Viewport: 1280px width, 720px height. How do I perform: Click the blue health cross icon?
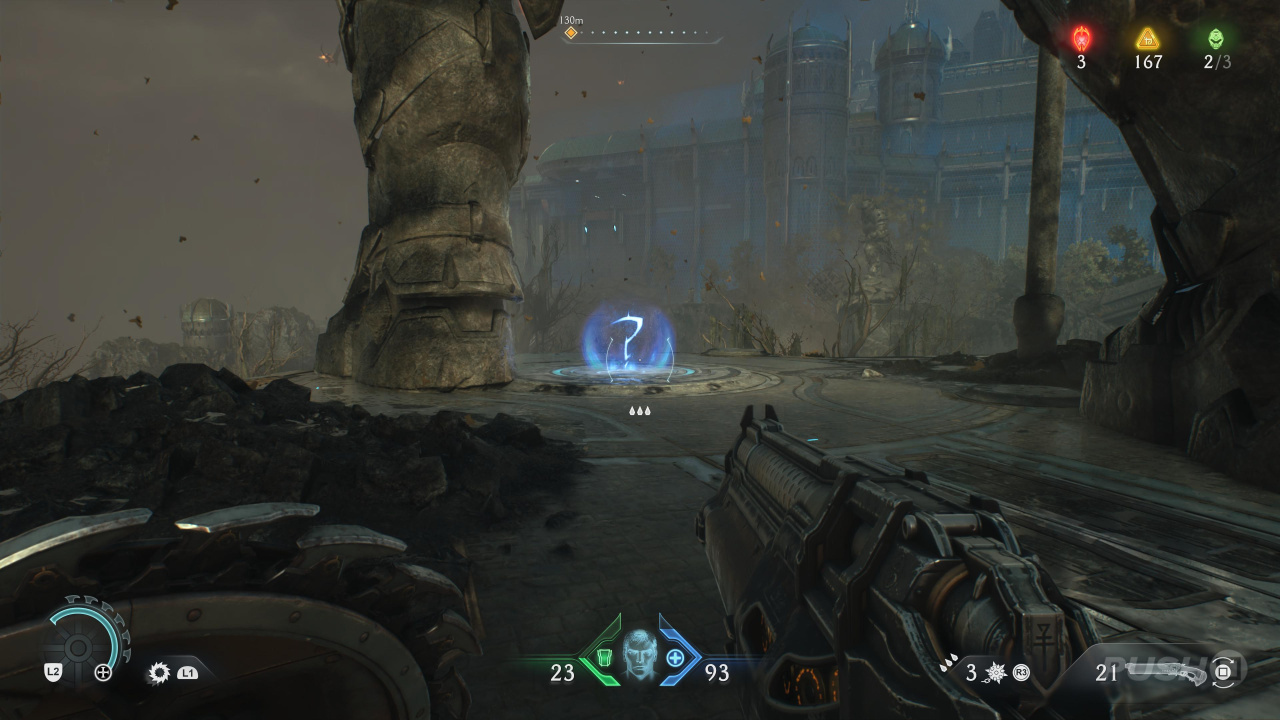pos(675,658)
